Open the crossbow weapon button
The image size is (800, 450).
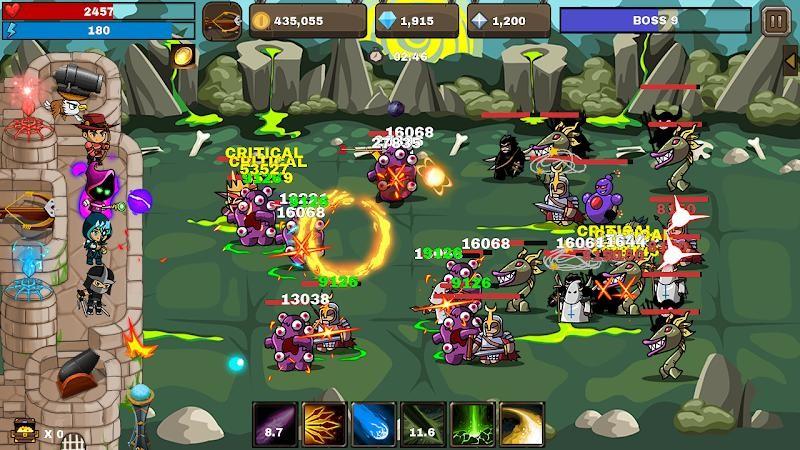[x=222, y=21]
